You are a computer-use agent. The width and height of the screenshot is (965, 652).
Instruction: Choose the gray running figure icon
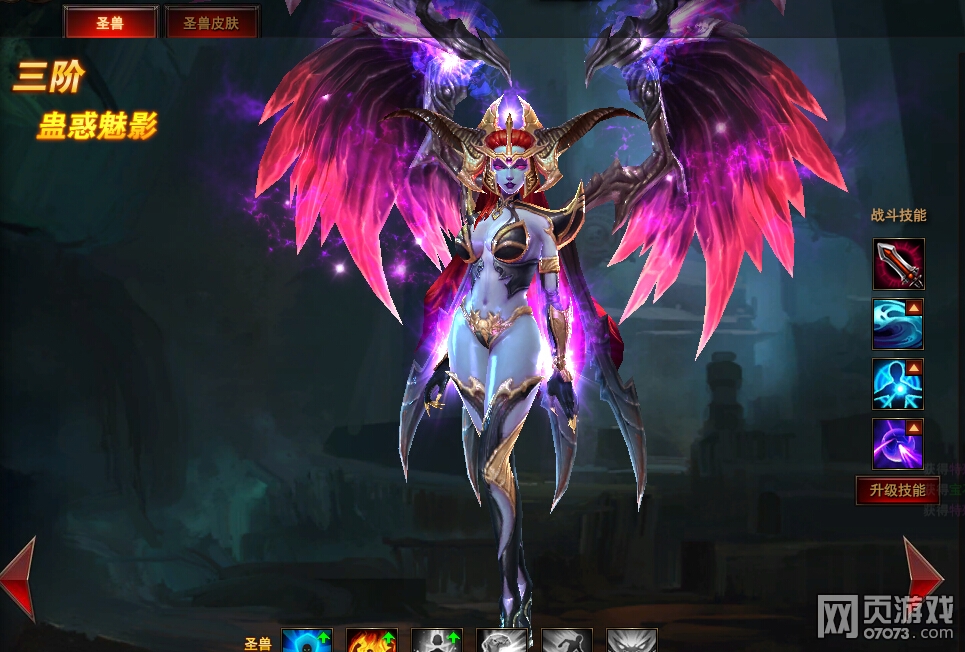pyautogui.click(x=567, y=640)
